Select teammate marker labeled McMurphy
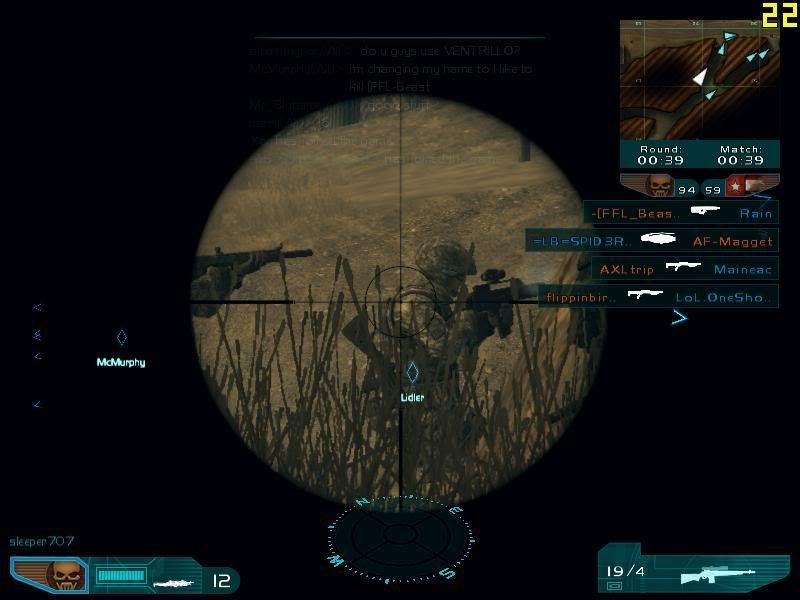800x600 pixels. point(121,338)
